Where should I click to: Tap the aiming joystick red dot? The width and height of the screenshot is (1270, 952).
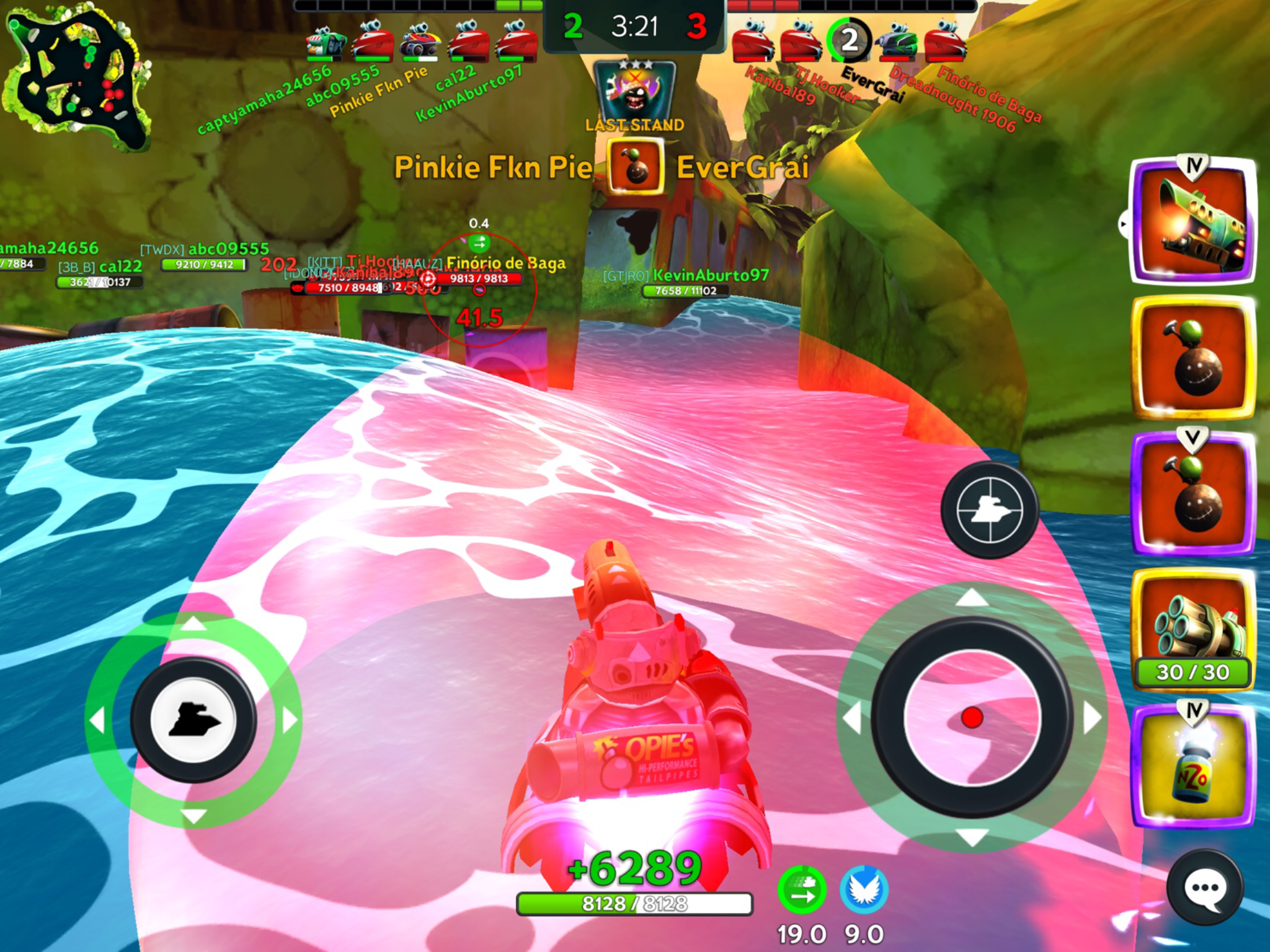972,718
